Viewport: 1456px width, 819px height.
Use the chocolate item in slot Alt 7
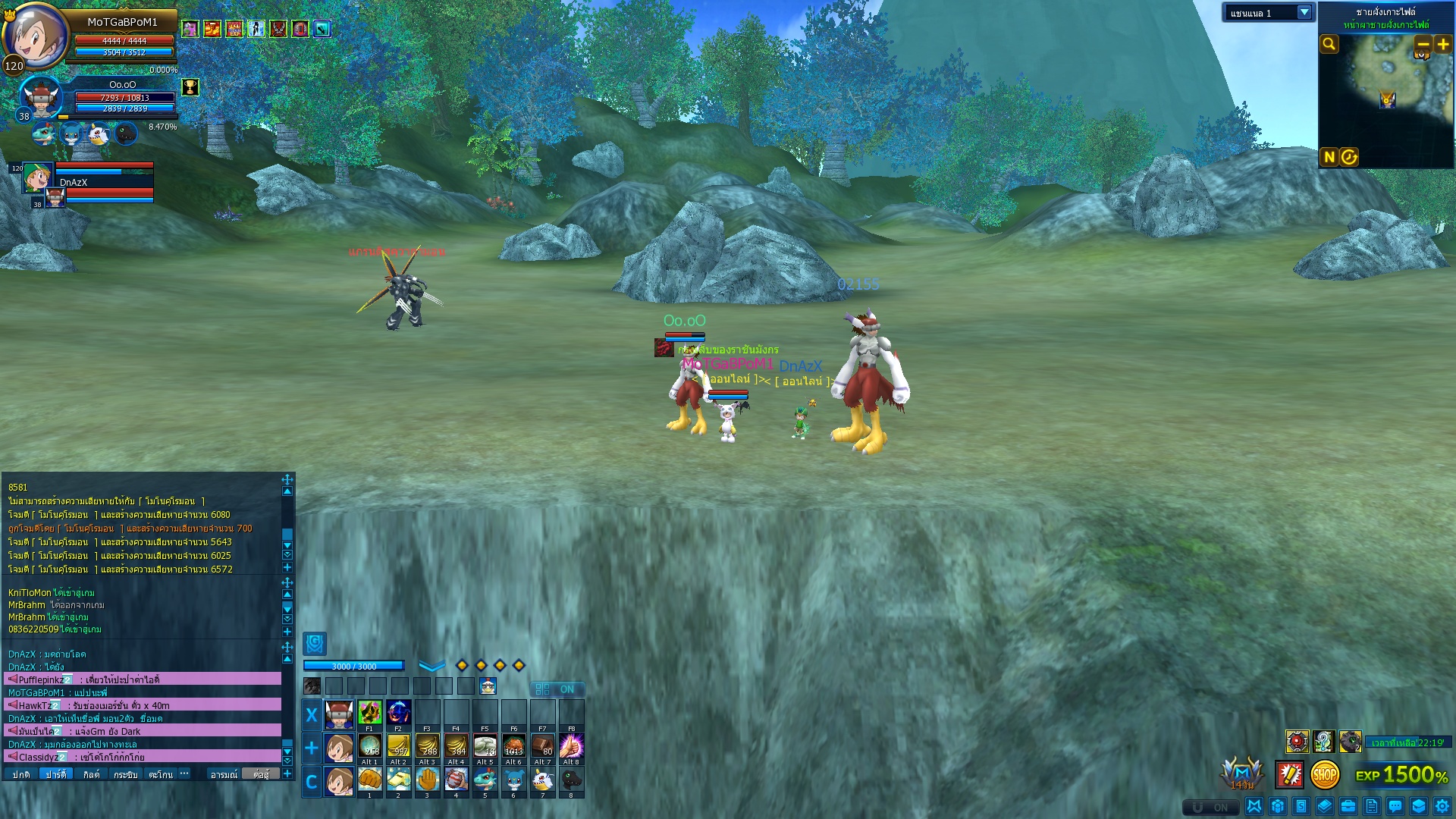[x=542, y=747]
